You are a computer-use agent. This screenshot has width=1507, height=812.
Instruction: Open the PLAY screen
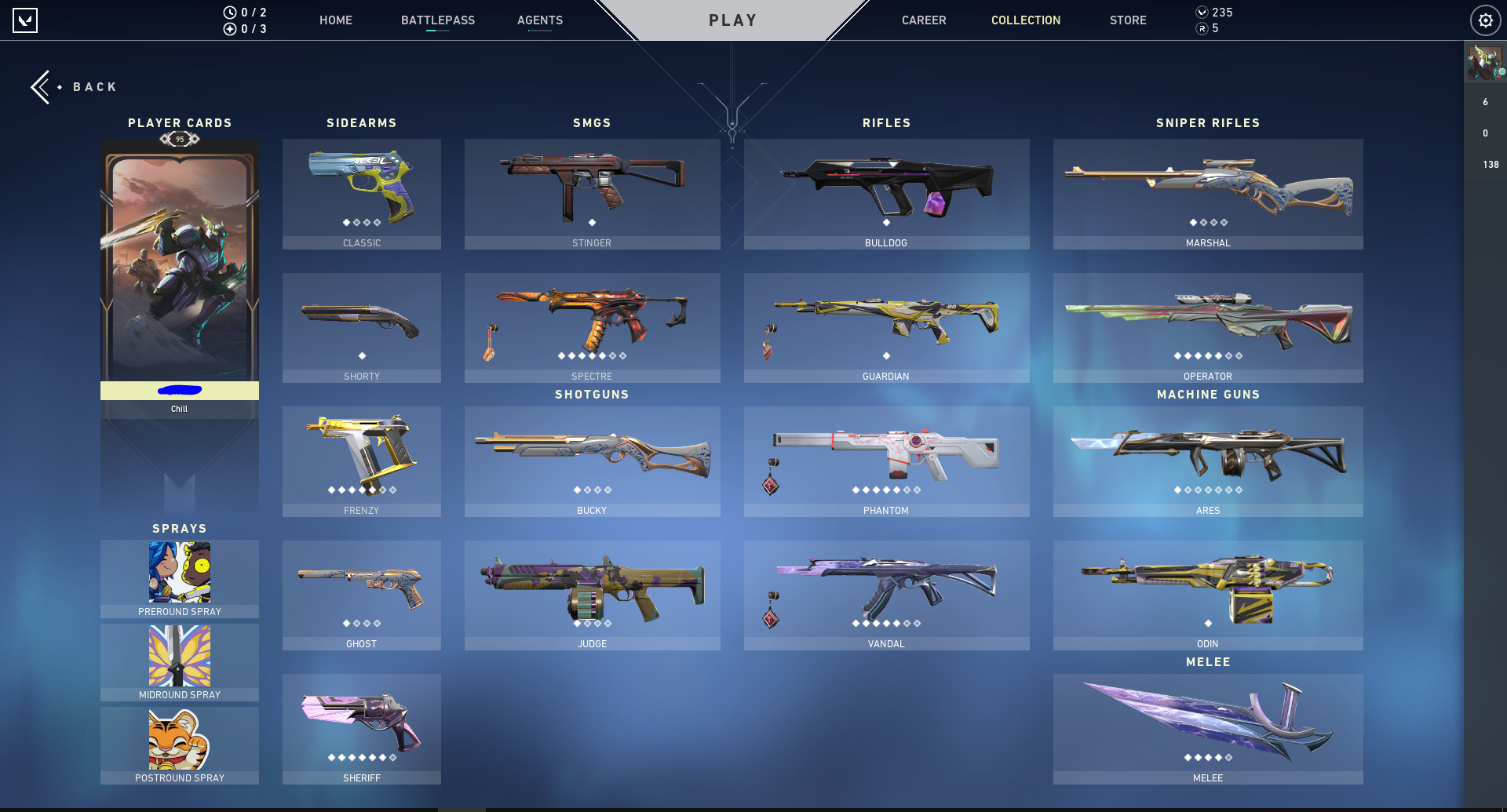(x=732, y=20)
